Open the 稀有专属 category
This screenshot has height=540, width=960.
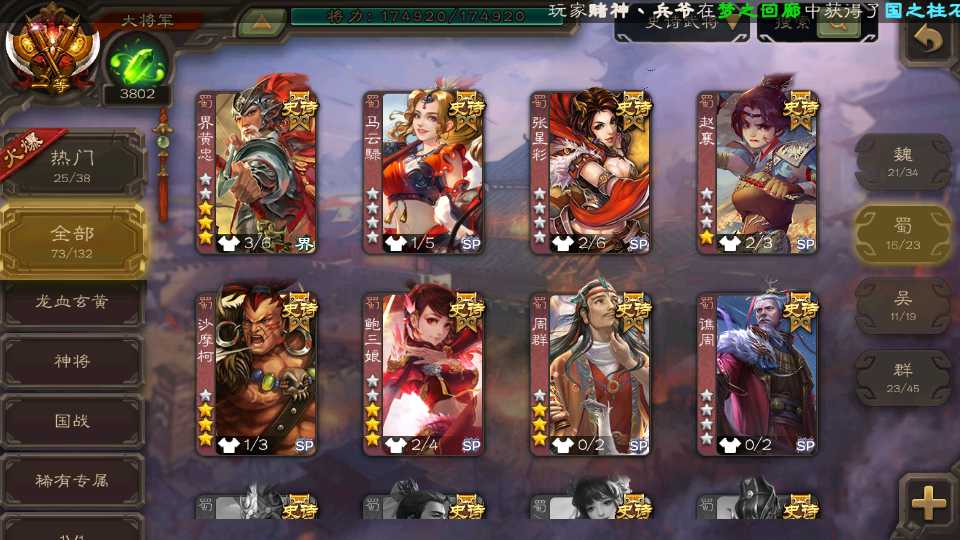click(72, 481)
